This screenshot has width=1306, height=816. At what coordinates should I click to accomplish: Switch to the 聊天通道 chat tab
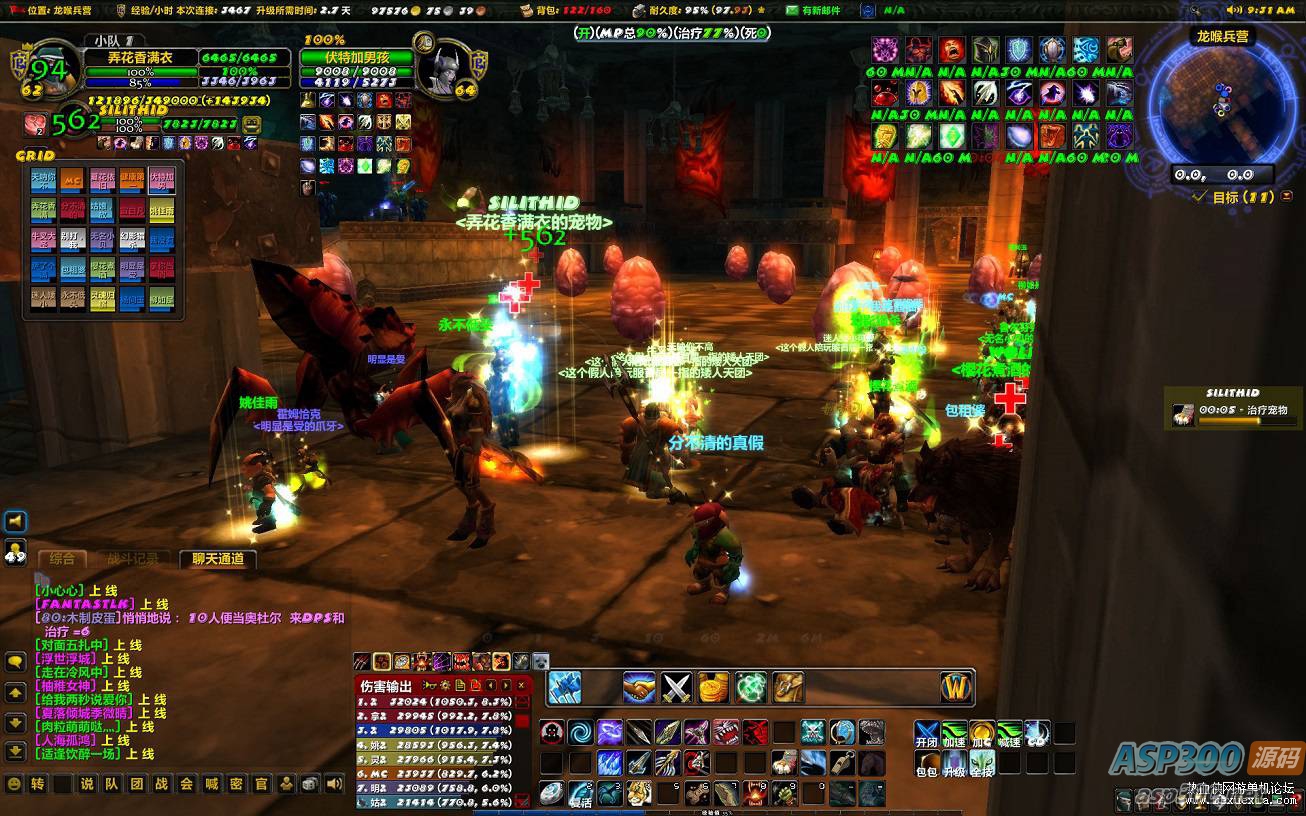point(218,559)
